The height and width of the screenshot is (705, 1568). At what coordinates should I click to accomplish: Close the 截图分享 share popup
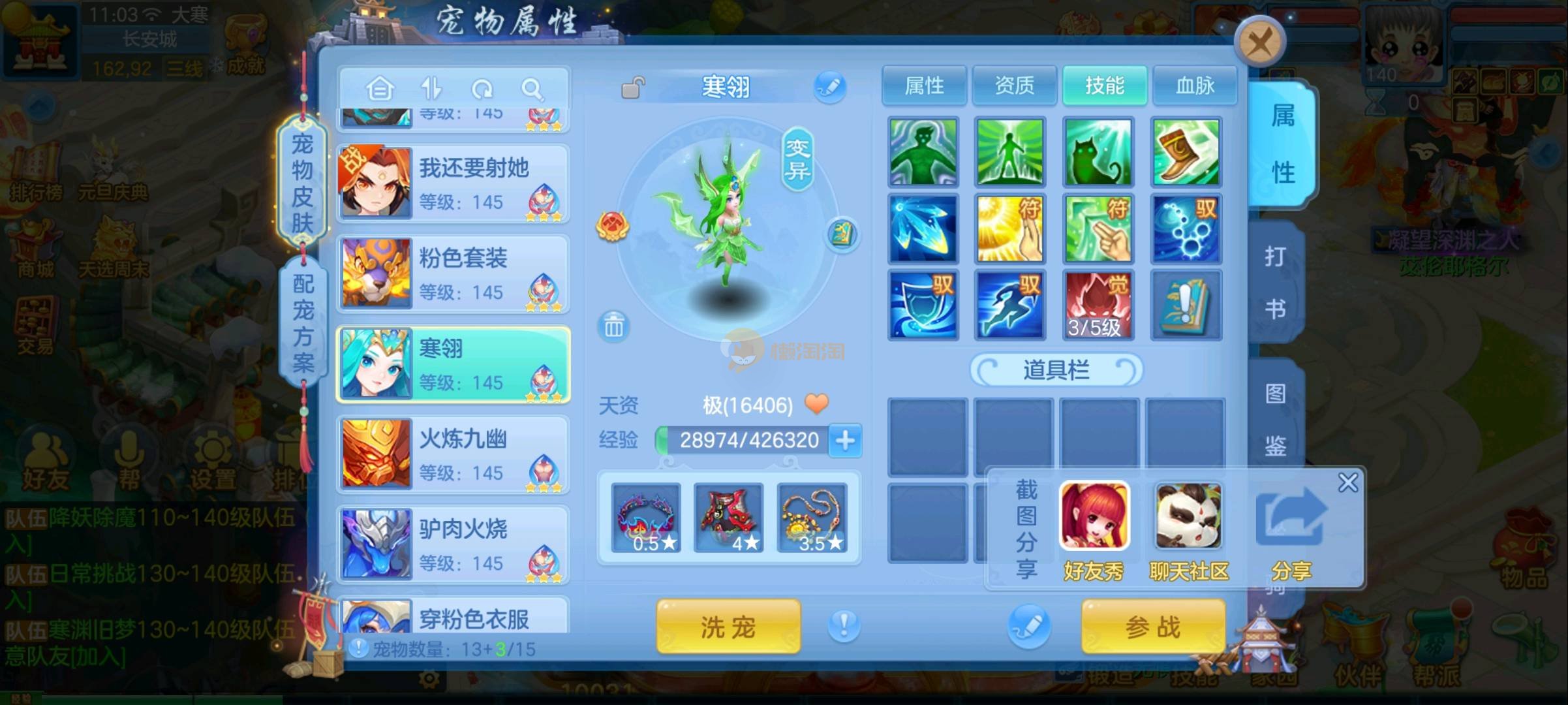pyautogui.click(x=1347, y=483)
